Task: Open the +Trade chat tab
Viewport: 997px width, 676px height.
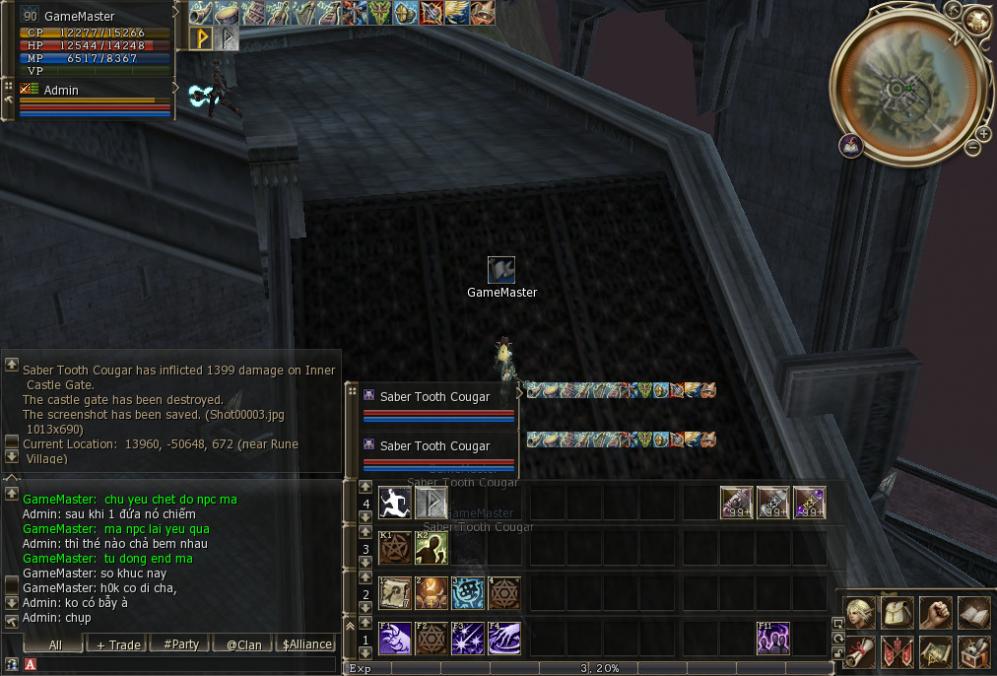Action: 118,645
